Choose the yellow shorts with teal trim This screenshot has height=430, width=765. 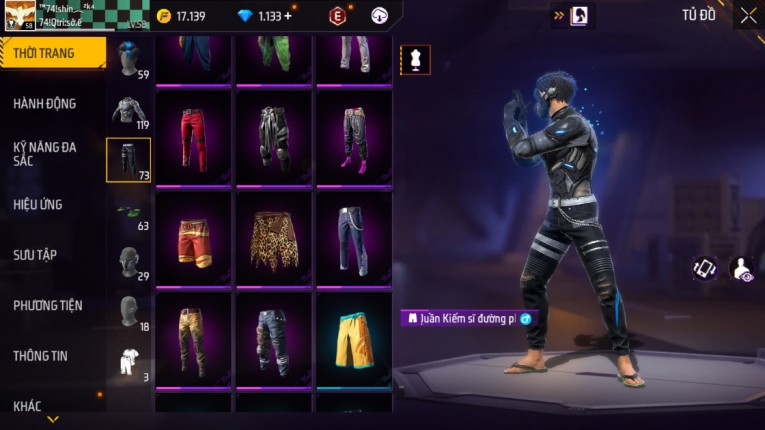[353, 339]
